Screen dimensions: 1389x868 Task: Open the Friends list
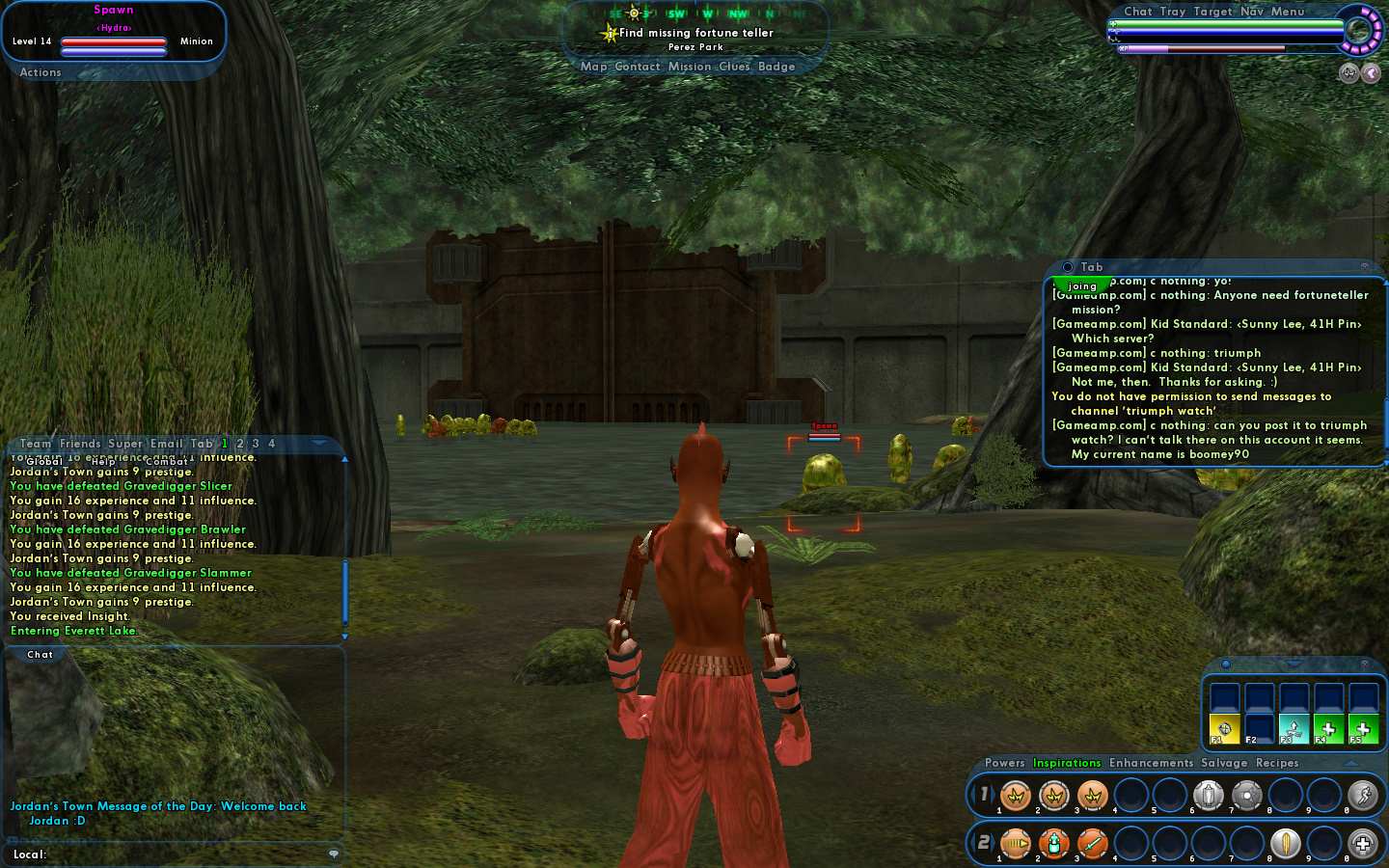coord(80,444)
